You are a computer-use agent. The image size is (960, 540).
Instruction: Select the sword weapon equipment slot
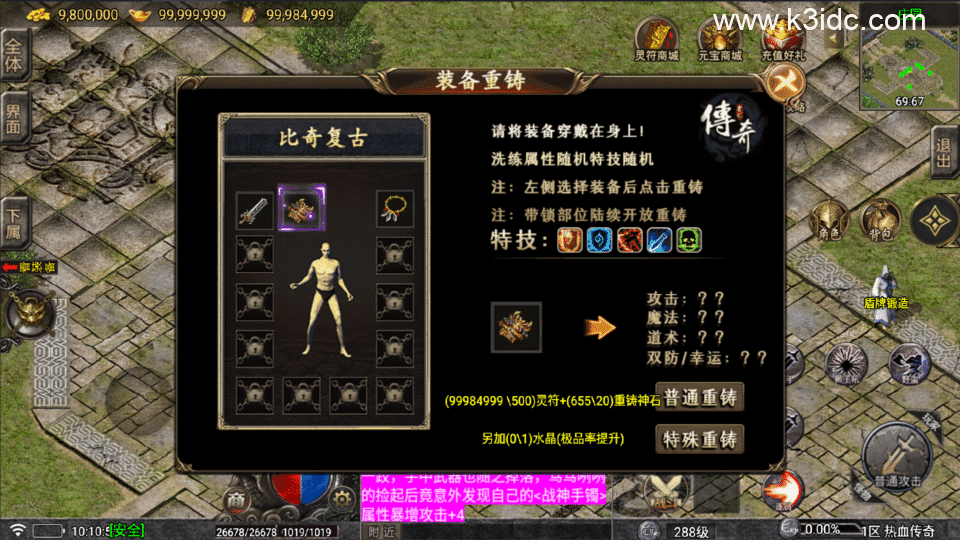tap(255, 209)
